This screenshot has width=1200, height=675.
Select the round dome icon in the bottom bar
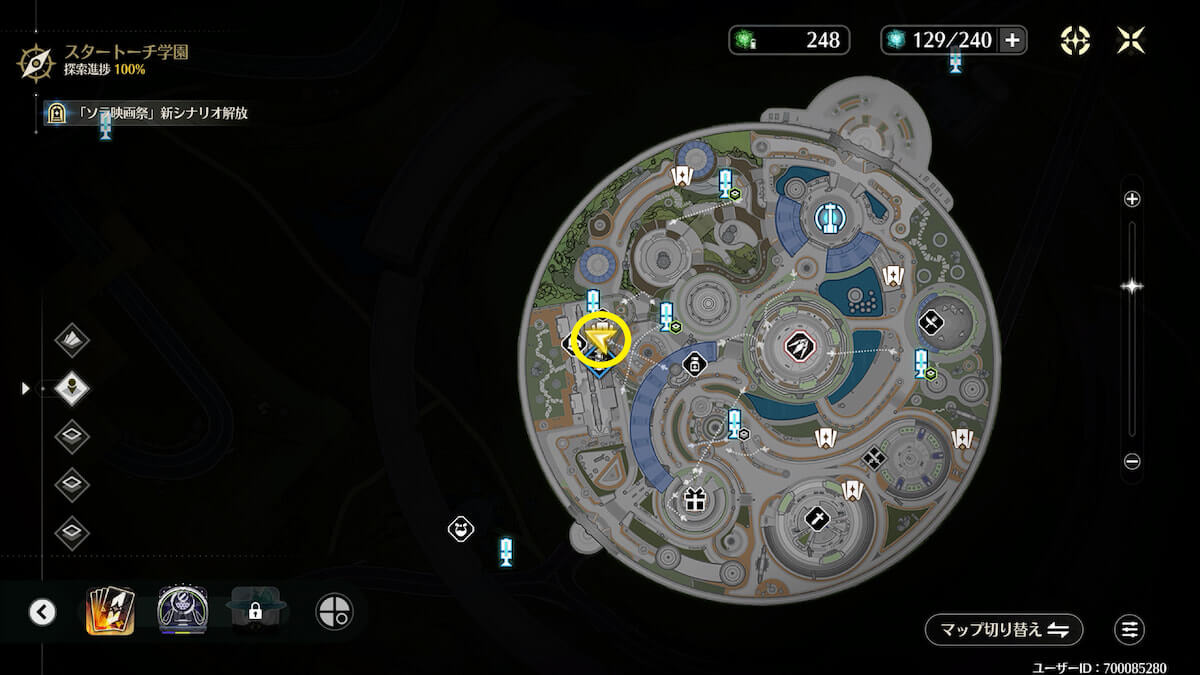182,610
